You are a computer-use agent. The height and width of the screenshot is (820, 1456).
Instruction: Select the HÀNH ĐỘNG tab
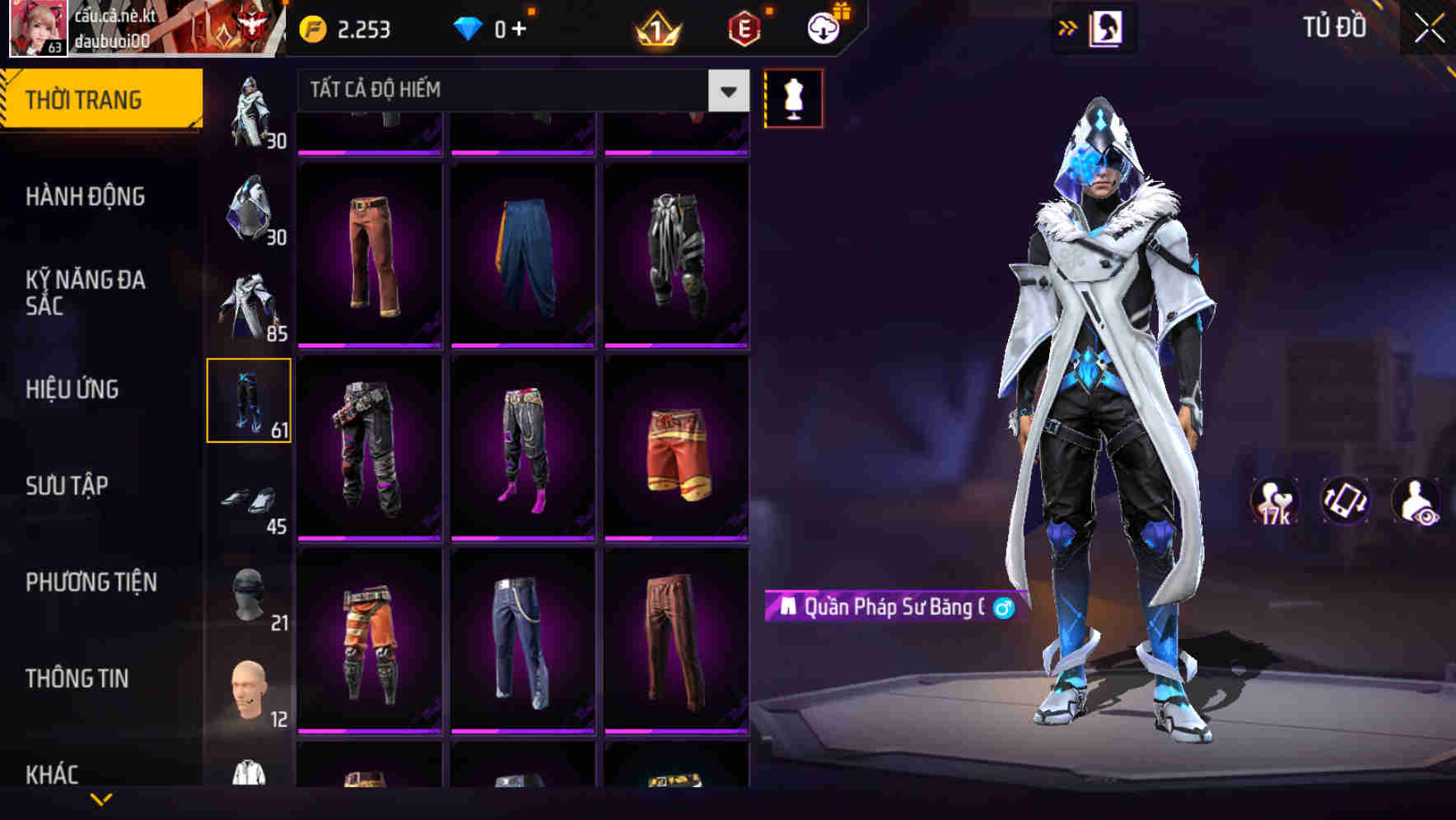pyautogui.click(x=85, y=198)
